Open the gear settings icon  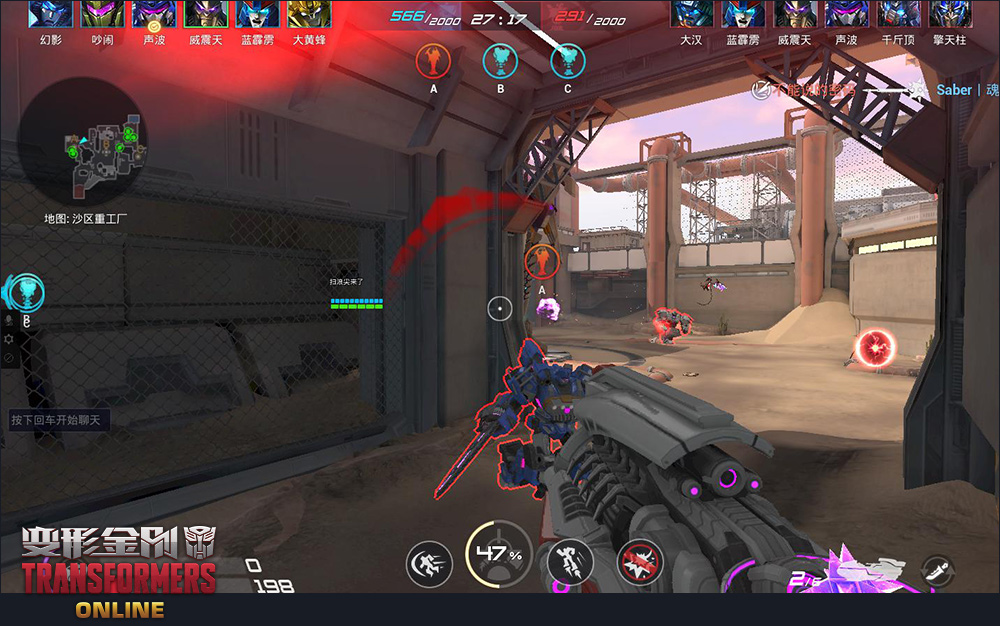(9, 340)
